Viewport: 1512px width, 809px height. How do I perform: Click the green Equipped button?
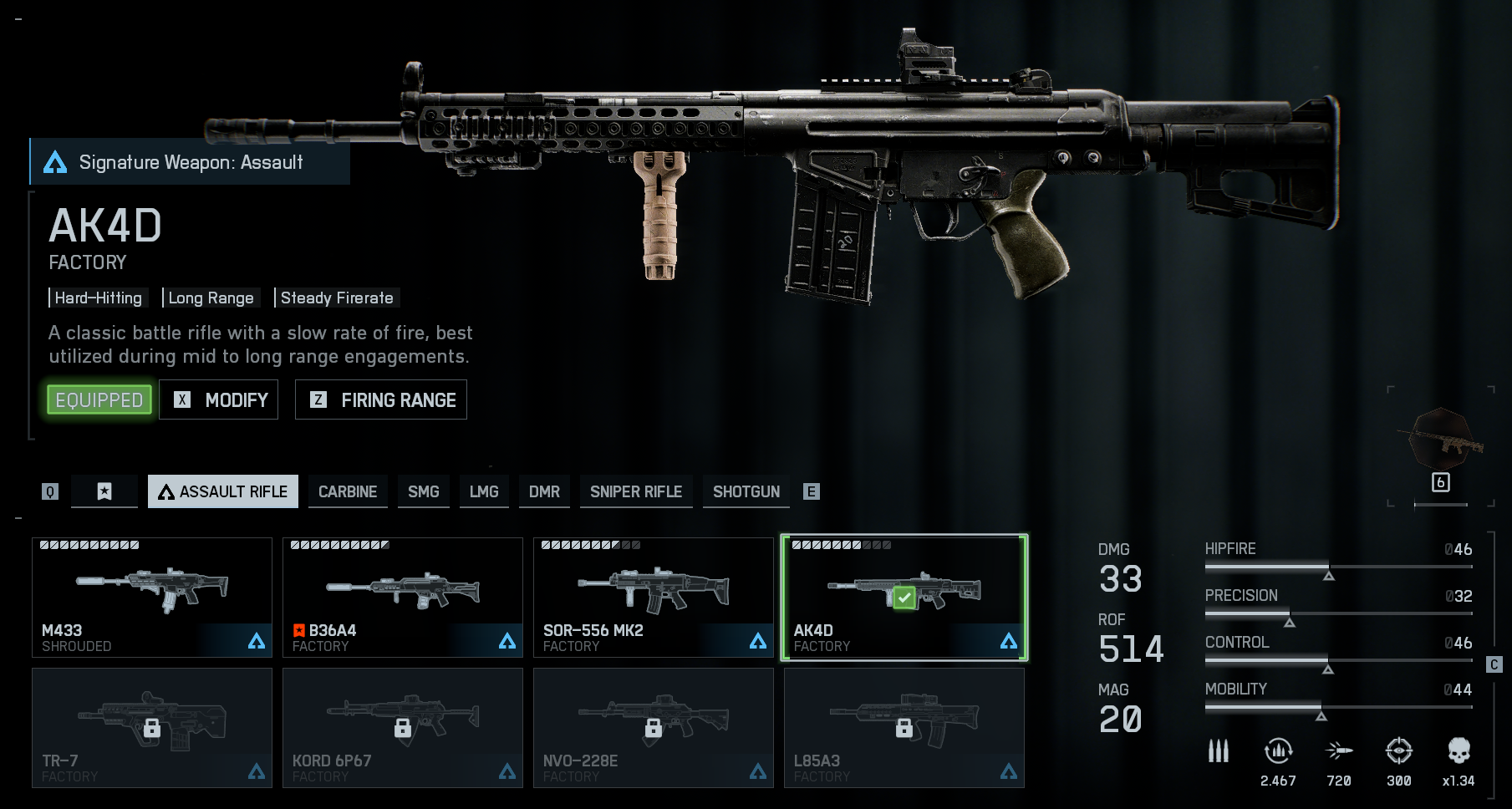[x=99, y=400]
